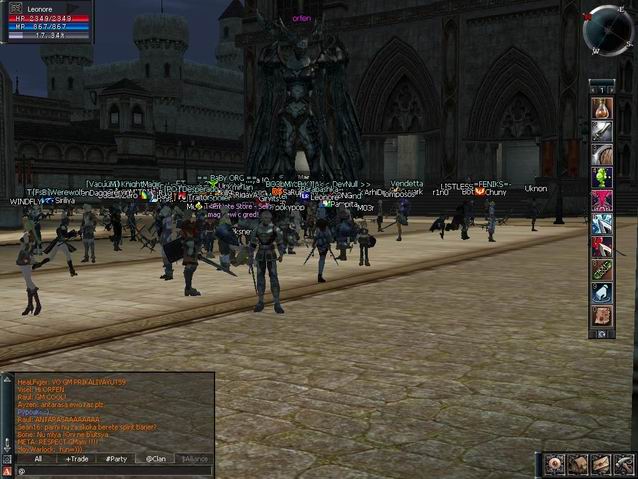Open the #Party chat tab
Screen dimensions: 638x479
[117, 459]
